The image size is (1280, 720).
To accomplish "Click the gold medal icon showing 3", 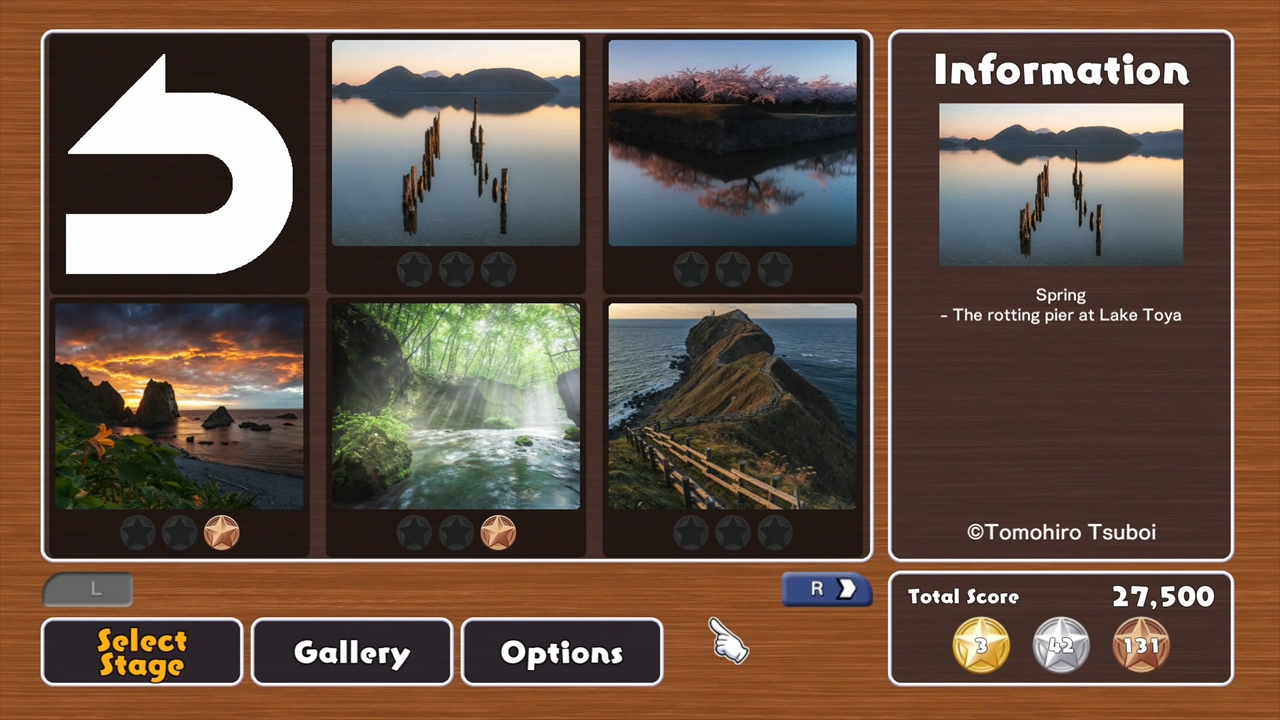I will (x=980, y=645).
